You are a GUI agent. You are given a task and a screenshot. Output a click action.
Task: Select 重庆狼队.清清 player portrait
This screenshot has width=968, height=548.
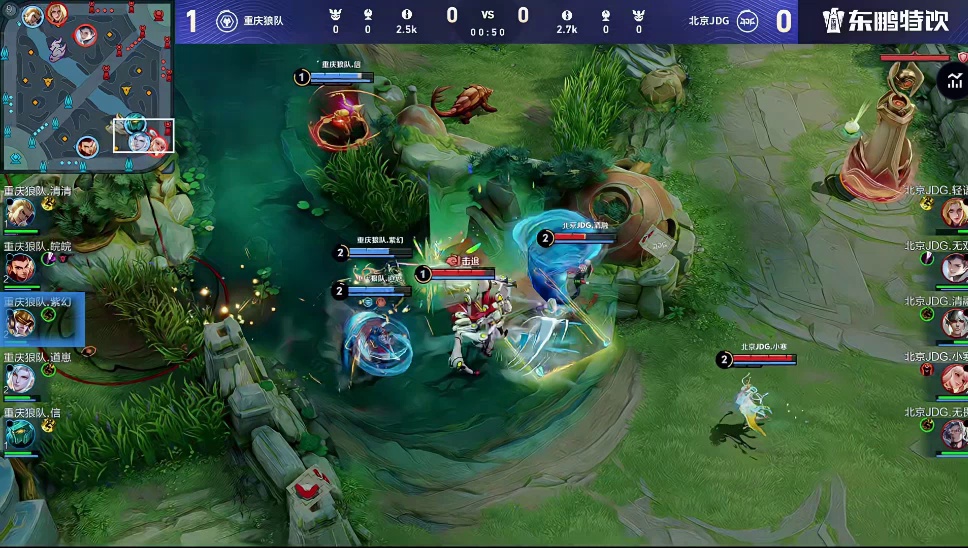click(x=21, y=212)
